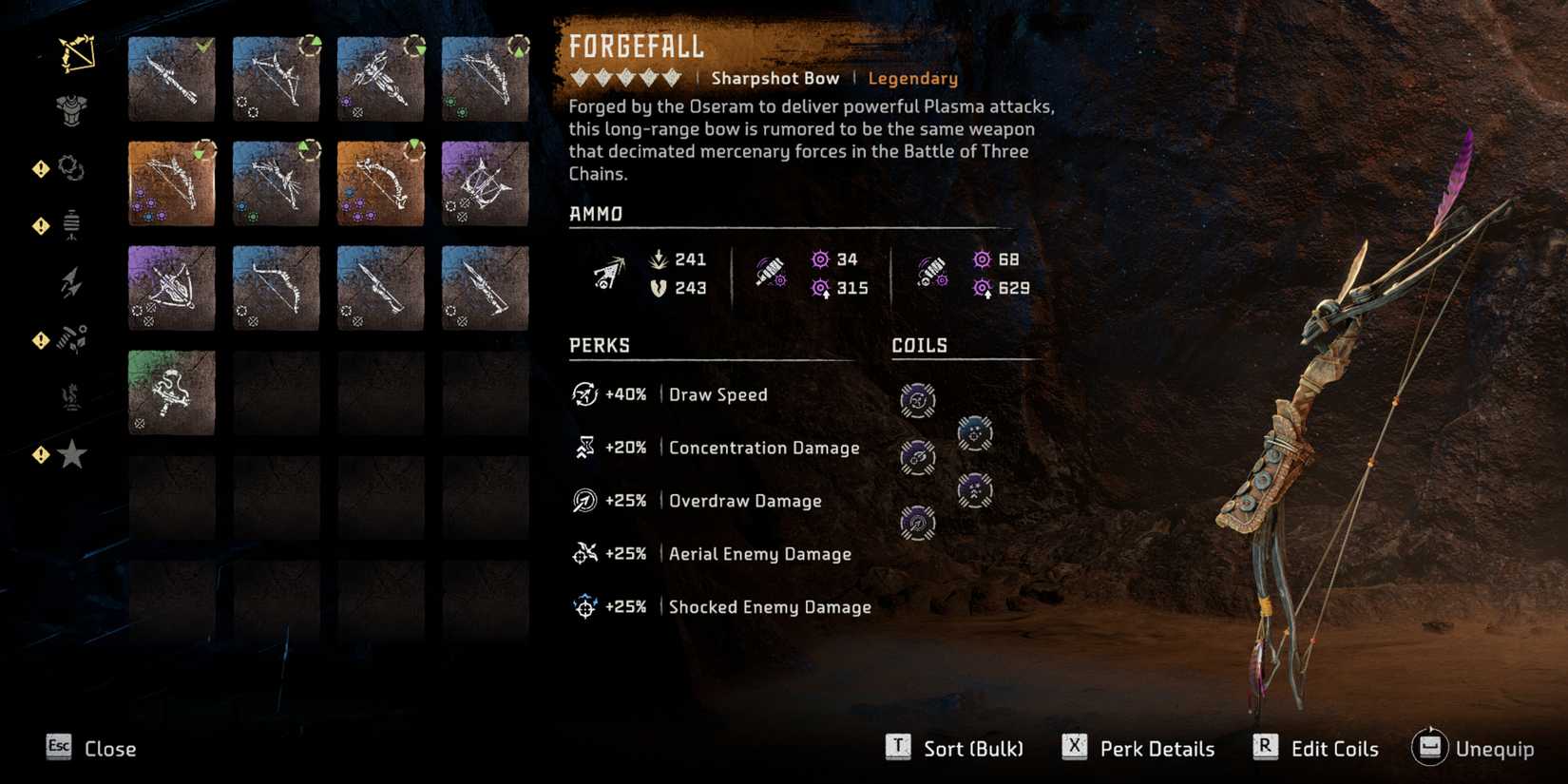Open the Outfits armor icon in sidebar
Viewport: 1568px width, 784px height.
(x=71, y=109)
